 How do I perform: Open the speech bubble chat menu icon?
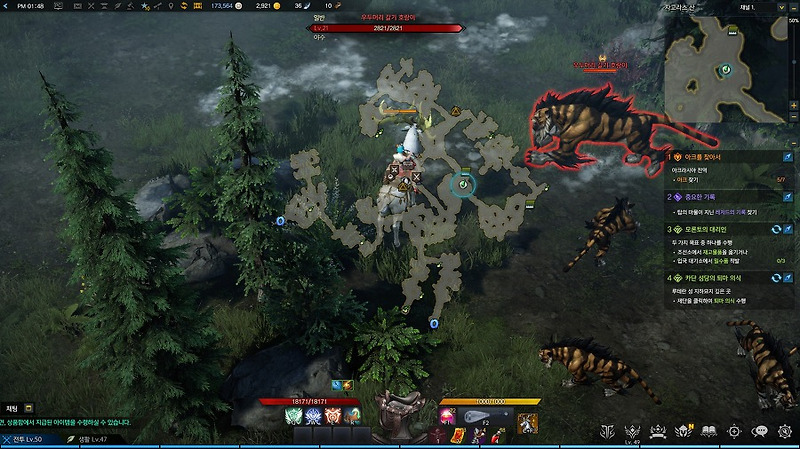[x=760, y=431]
